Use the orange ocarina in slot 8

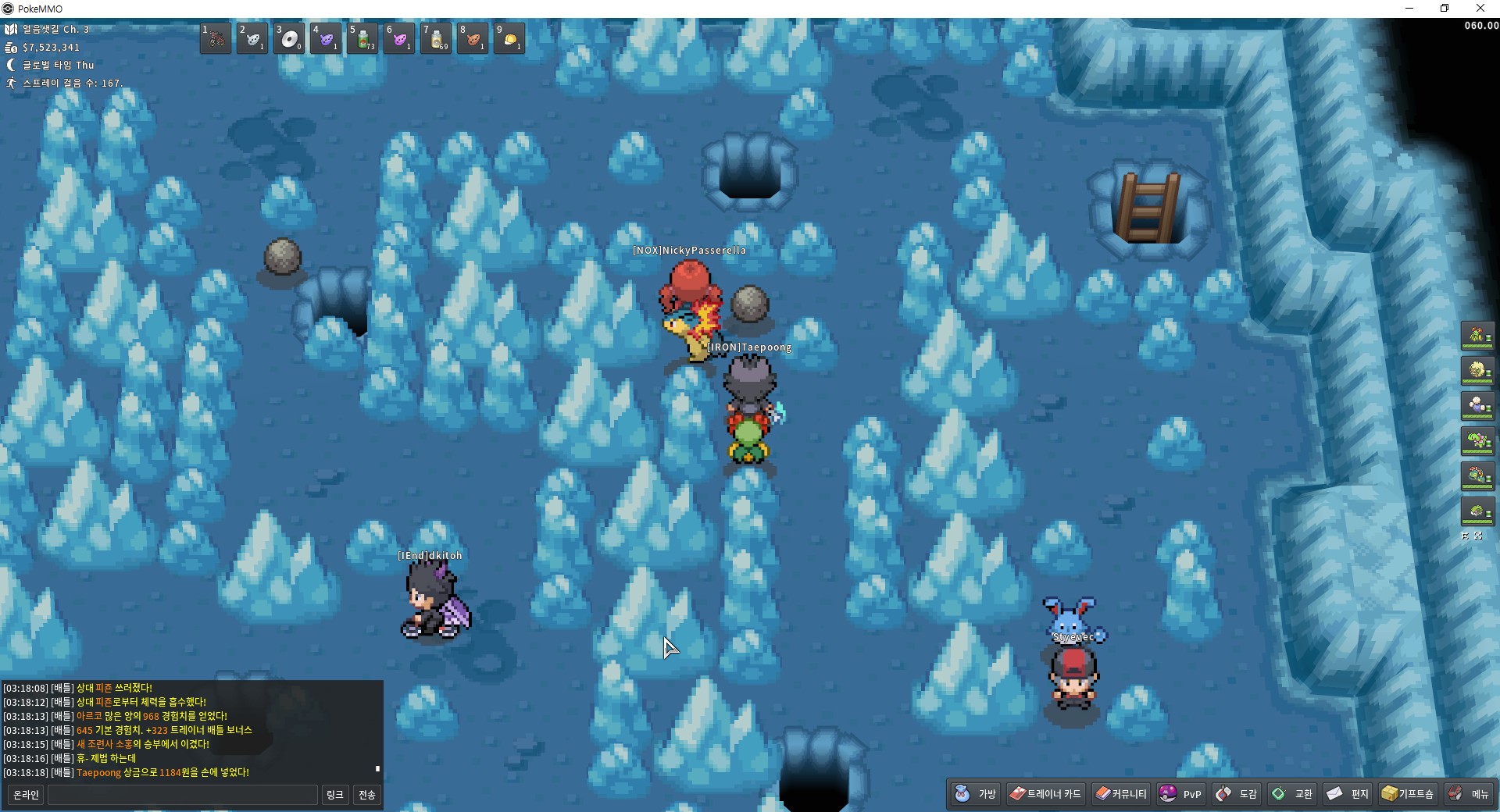pyautogui.click(x=473, y=38)
